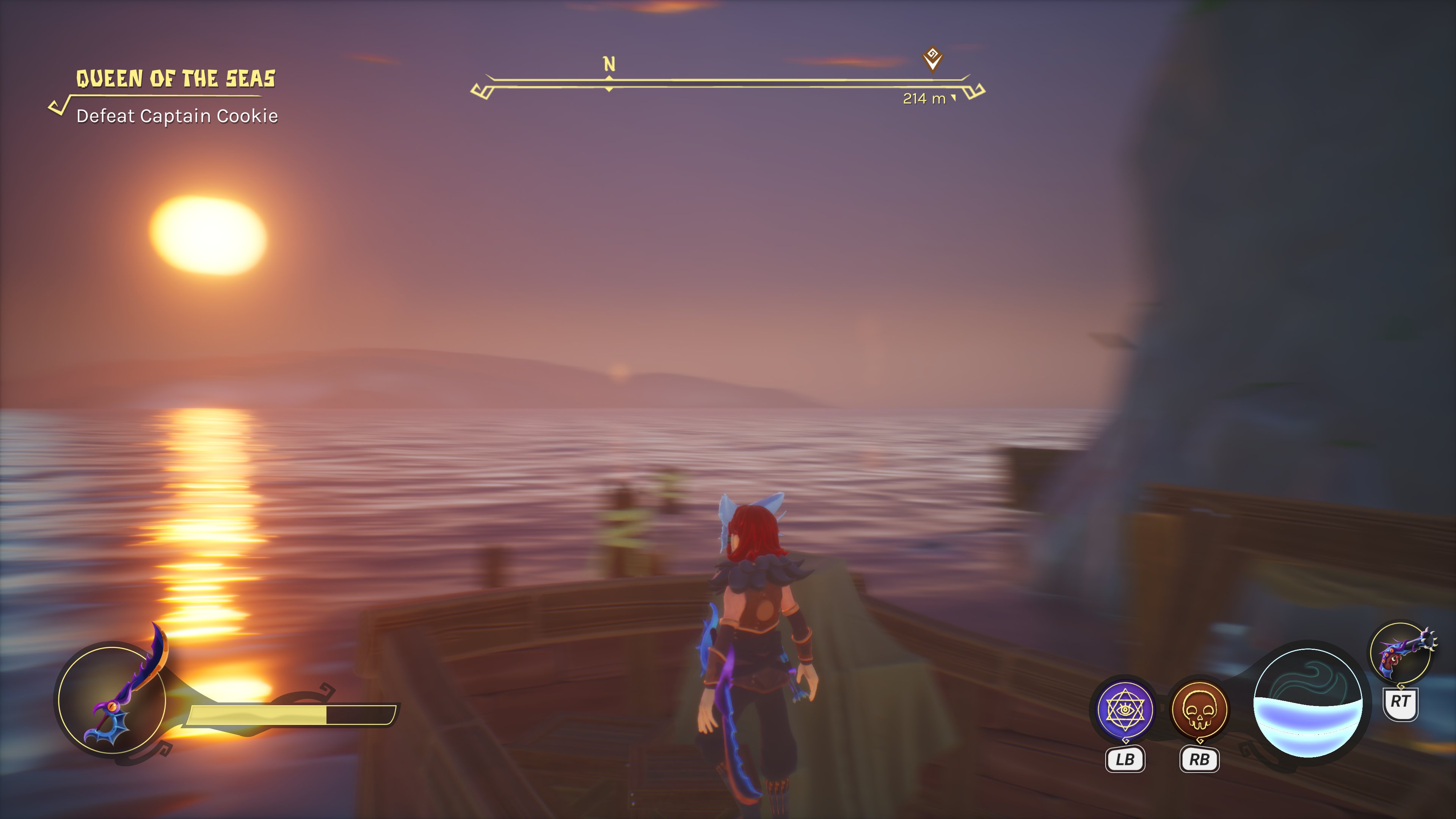Activate the purple hexagram eye ability
This screenshot has height=819, width=1456.
(x=1125, y=709)
